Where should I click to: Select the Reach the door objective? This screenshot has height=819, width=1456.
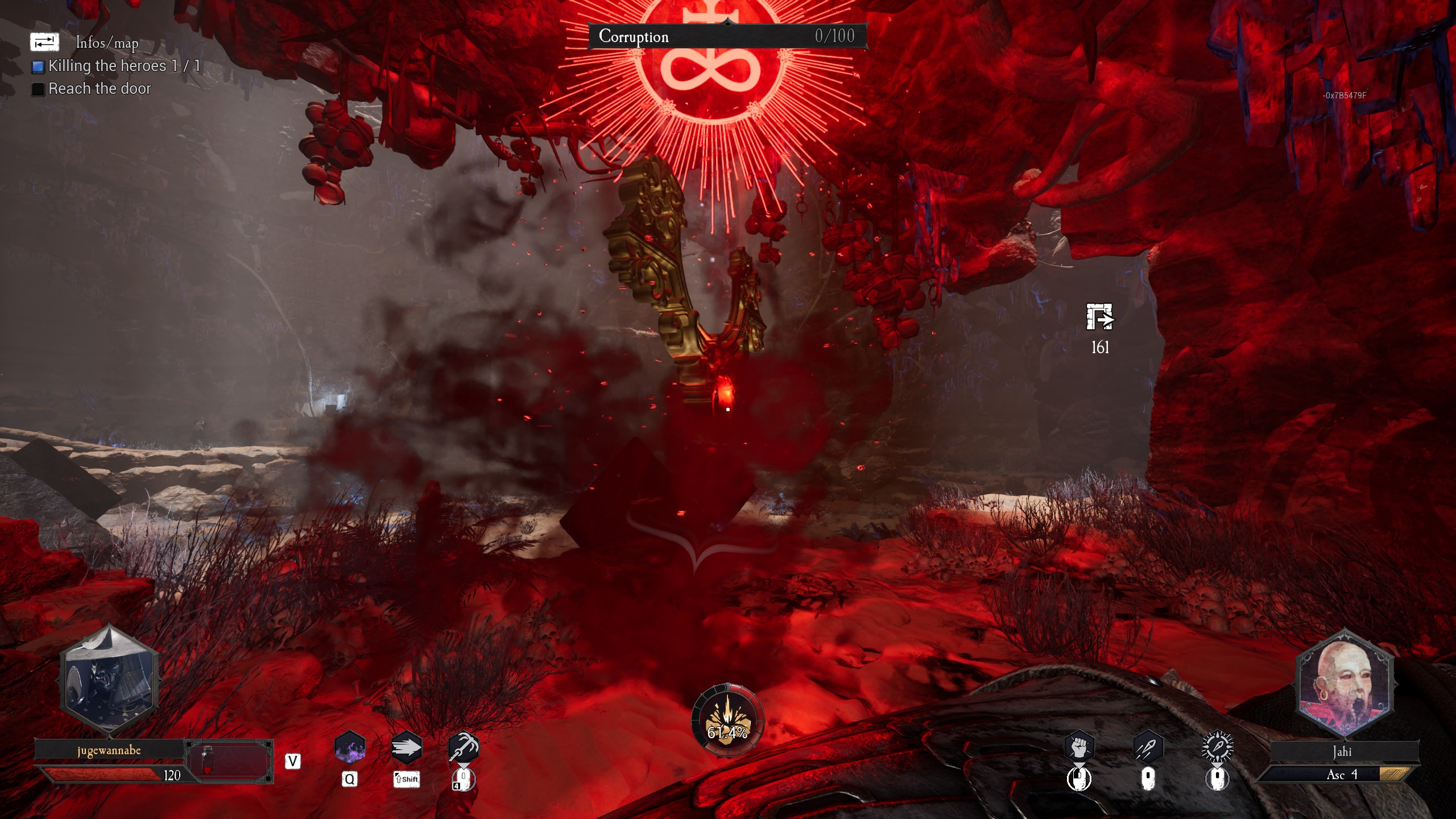(100, 89)
